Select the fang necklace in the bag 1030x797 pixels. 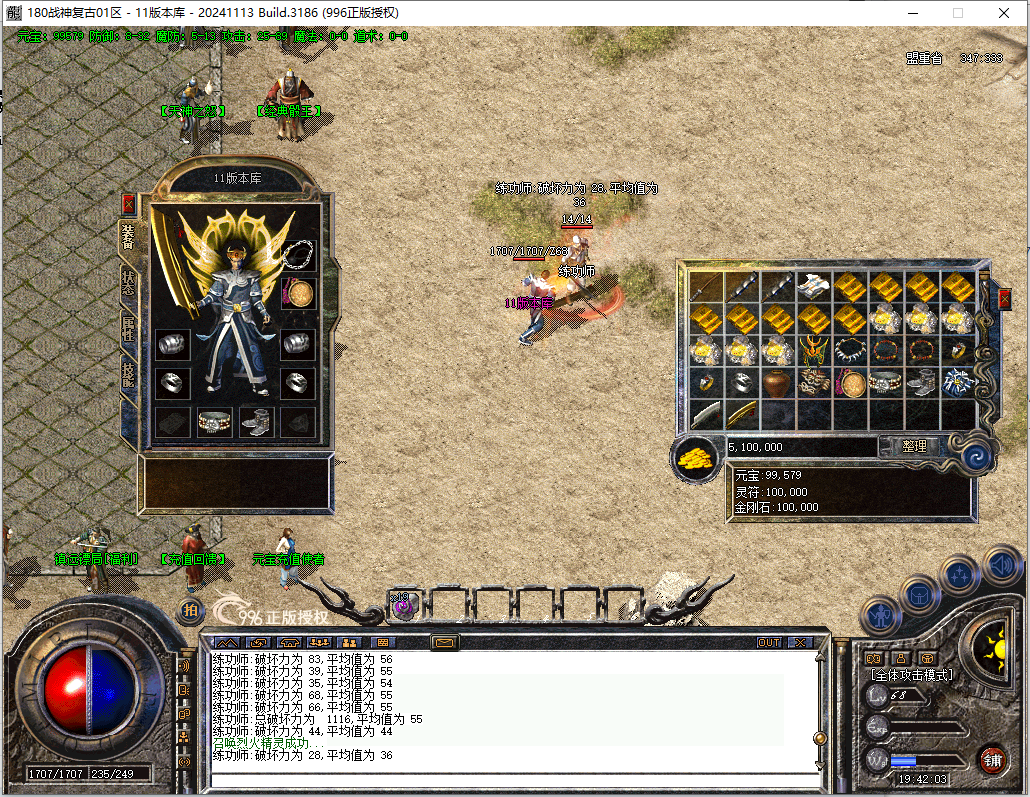849,351
